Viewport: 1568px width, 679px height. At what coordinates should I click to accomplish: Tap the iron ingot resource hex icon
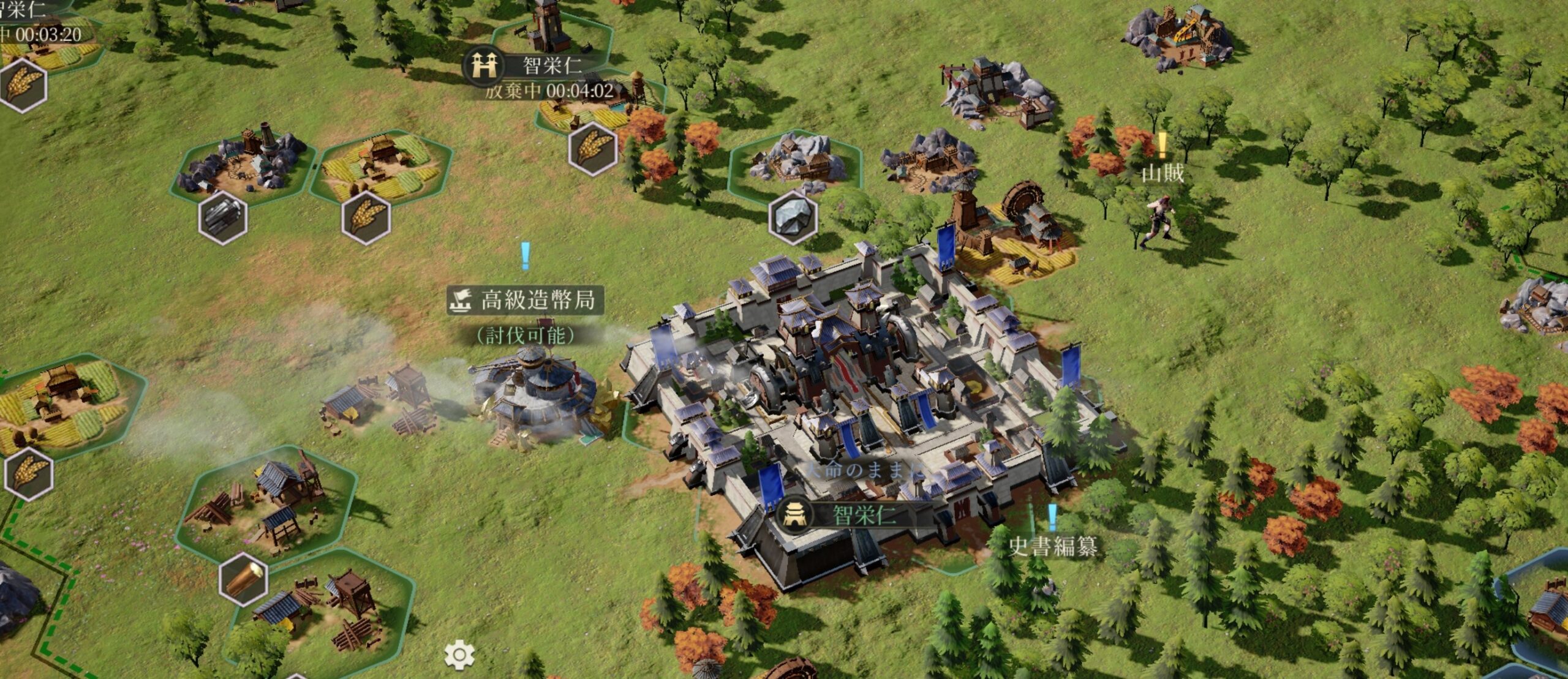[x=223, y=217]
